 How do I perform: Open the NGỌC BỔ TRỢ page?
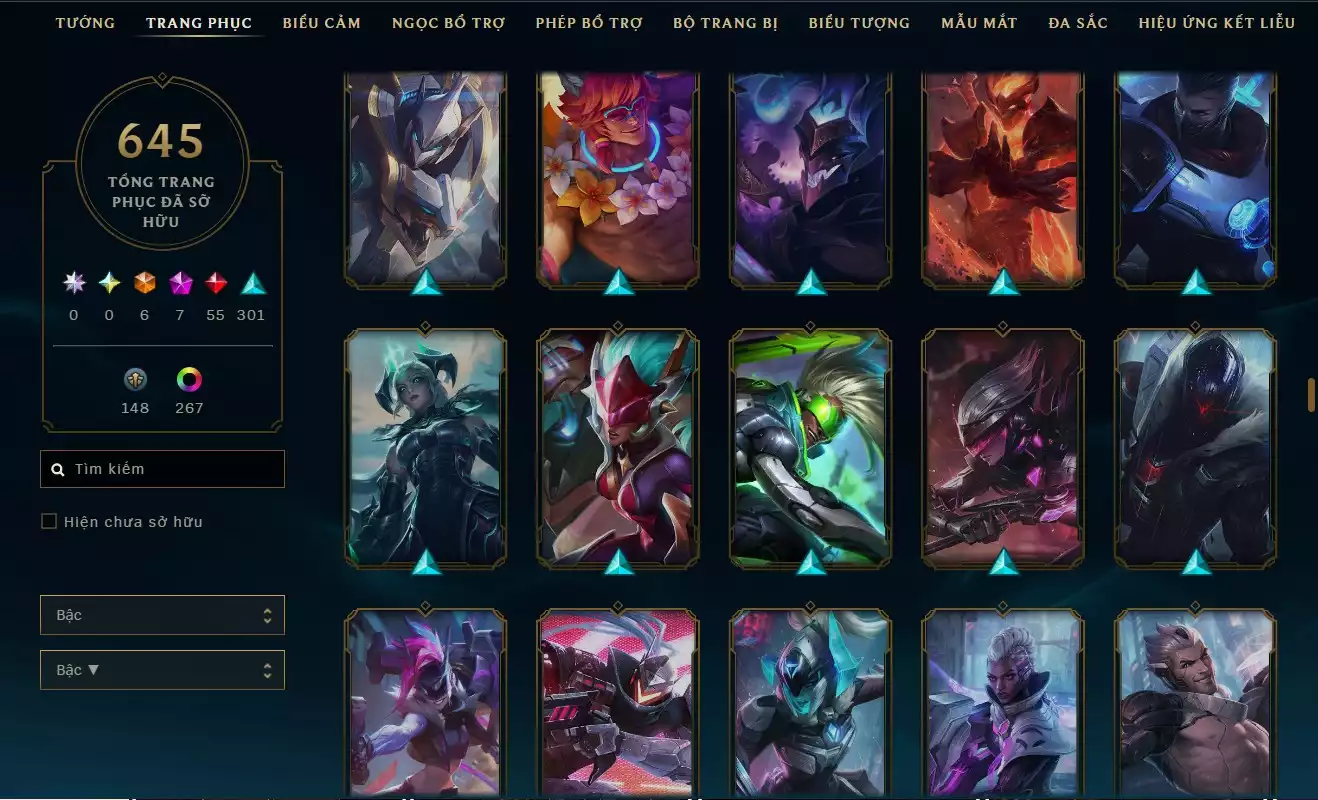tap(448, 22)
